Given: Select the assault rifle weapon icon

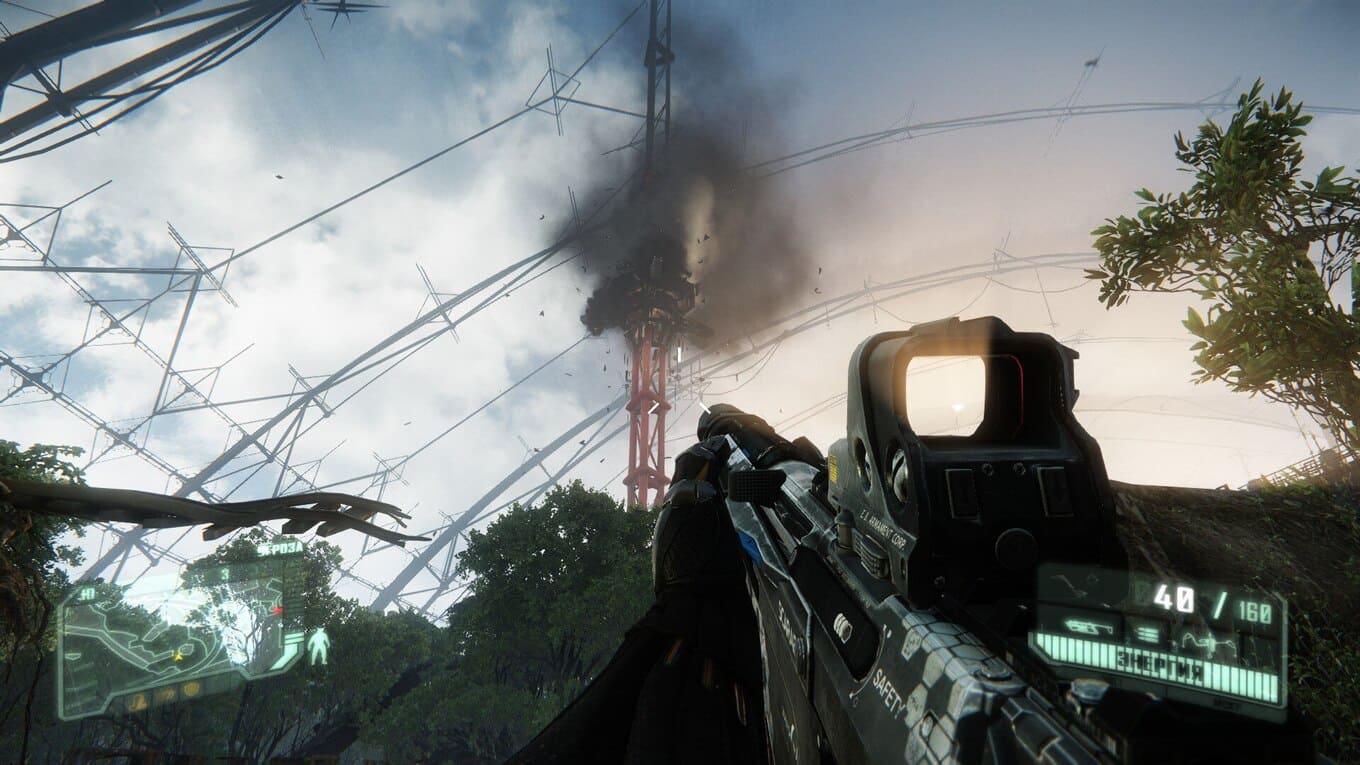Looking at the screenshot, I should click(x=1087, y=628).
